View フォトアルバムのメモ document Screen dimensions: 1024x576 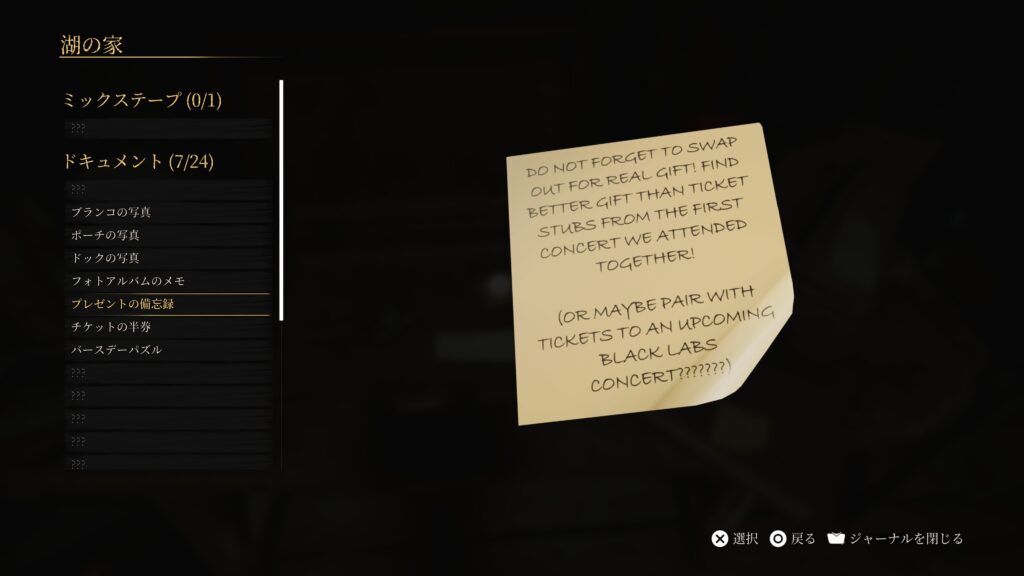click(x=128, y=281)
